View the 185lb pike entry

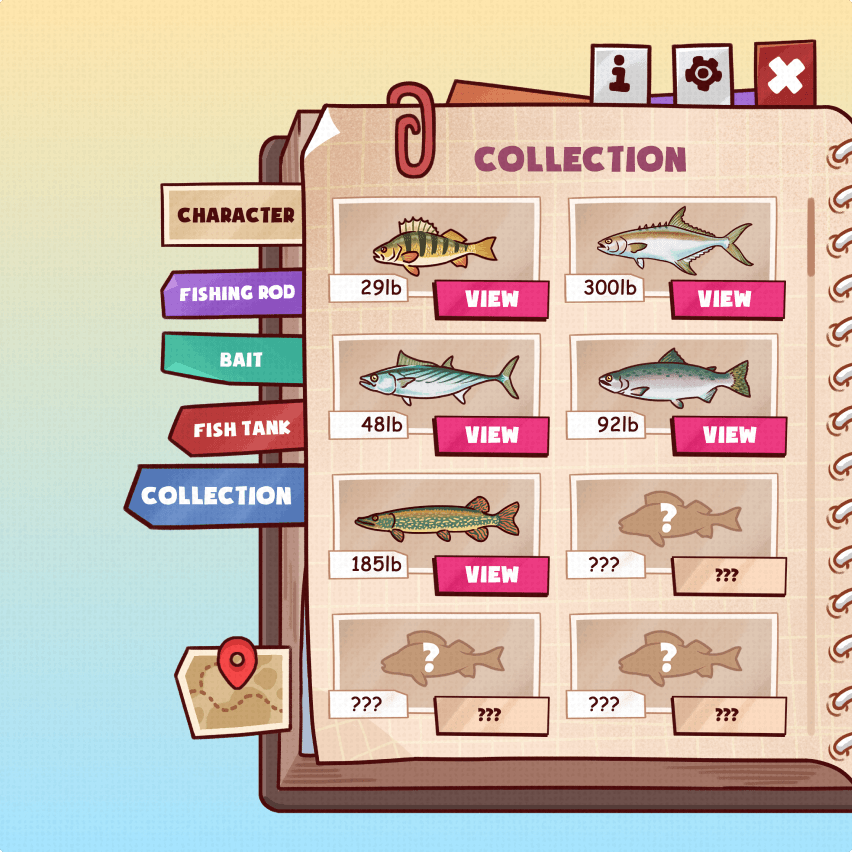(x=492, y=574)
